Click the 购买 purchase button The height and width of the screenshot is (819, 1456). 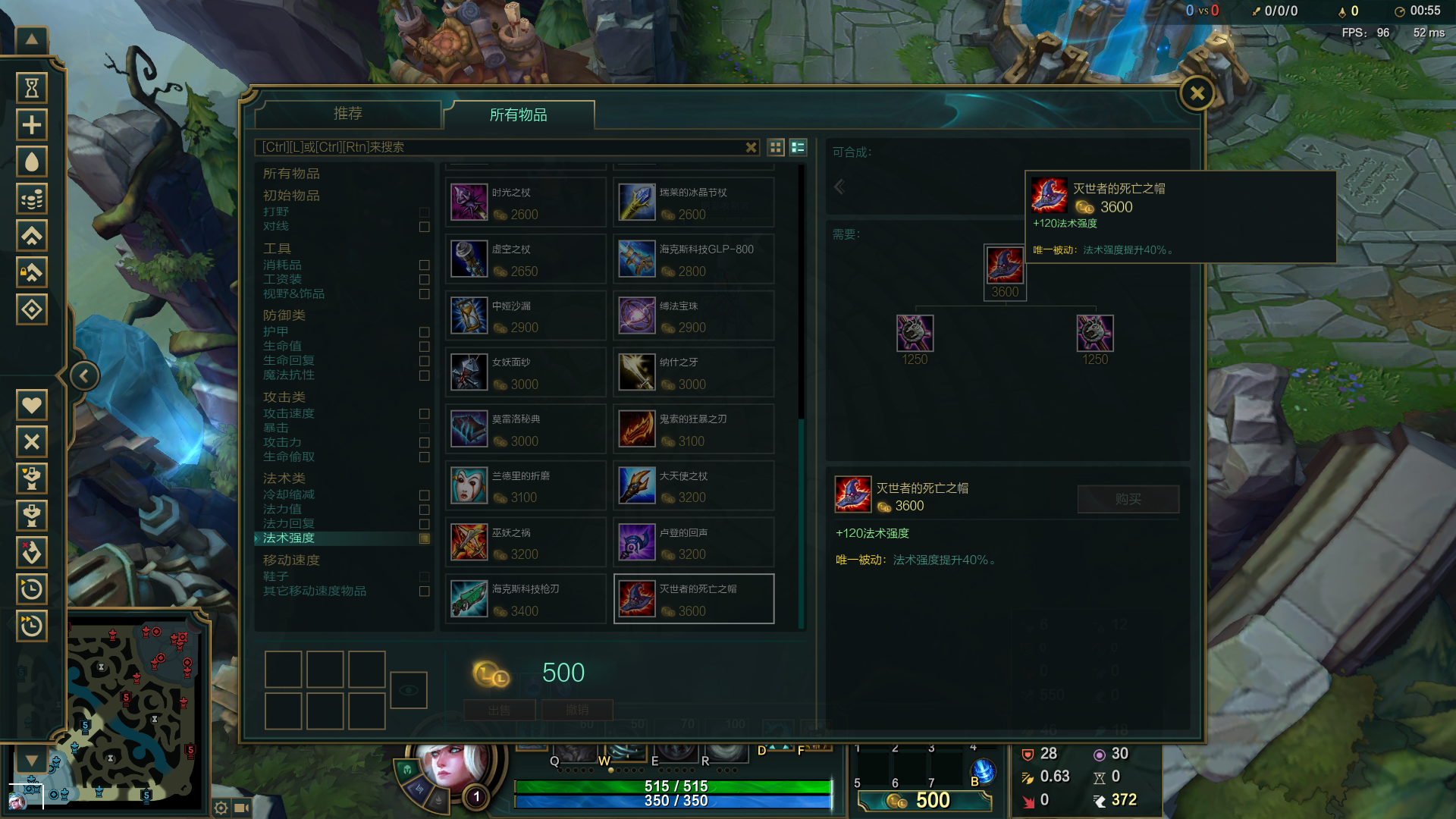point(1128,499)
